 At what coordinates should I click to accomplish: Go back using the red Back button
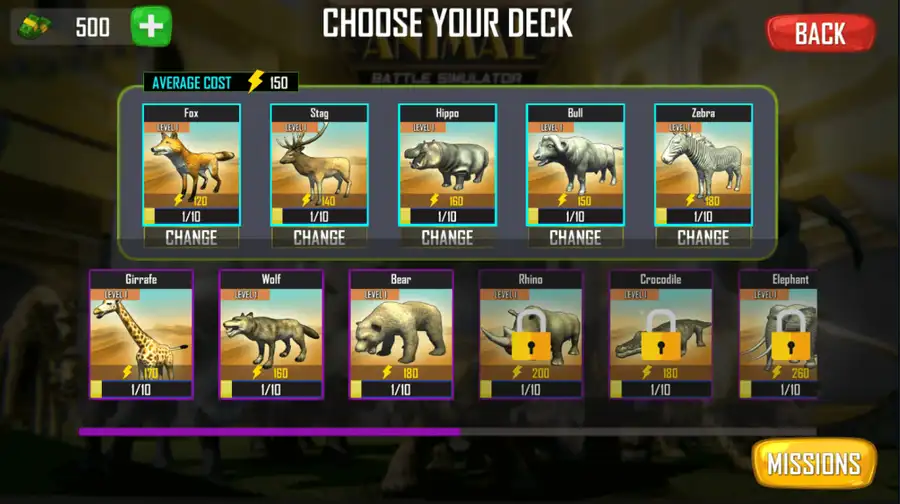(820, 33)
